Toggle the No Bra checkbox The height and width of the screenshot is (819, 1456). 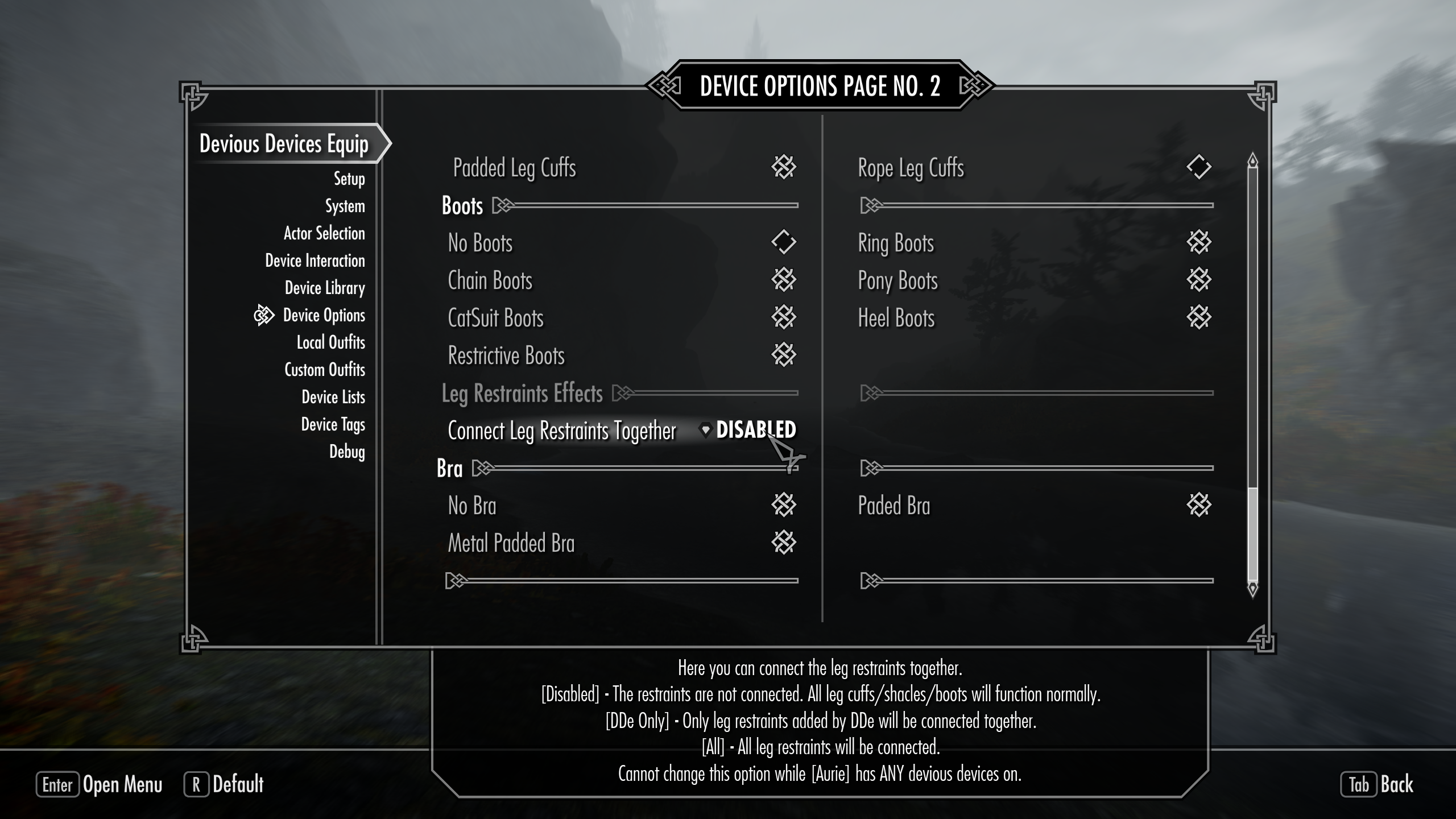point(783,505)
